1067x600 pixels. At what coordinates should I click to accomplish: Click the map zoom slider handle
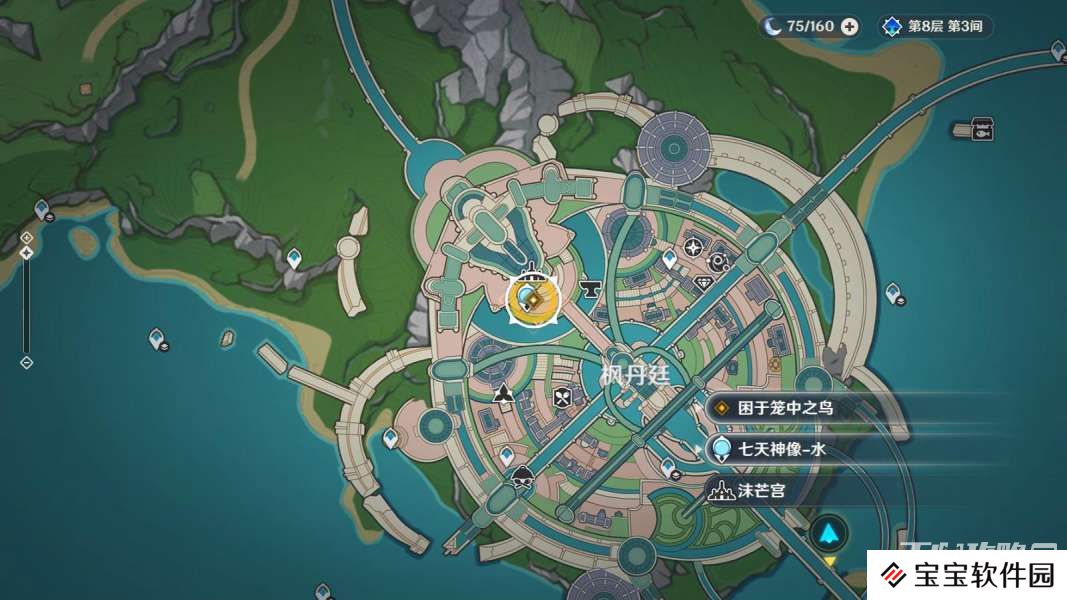tap(27, 253)
